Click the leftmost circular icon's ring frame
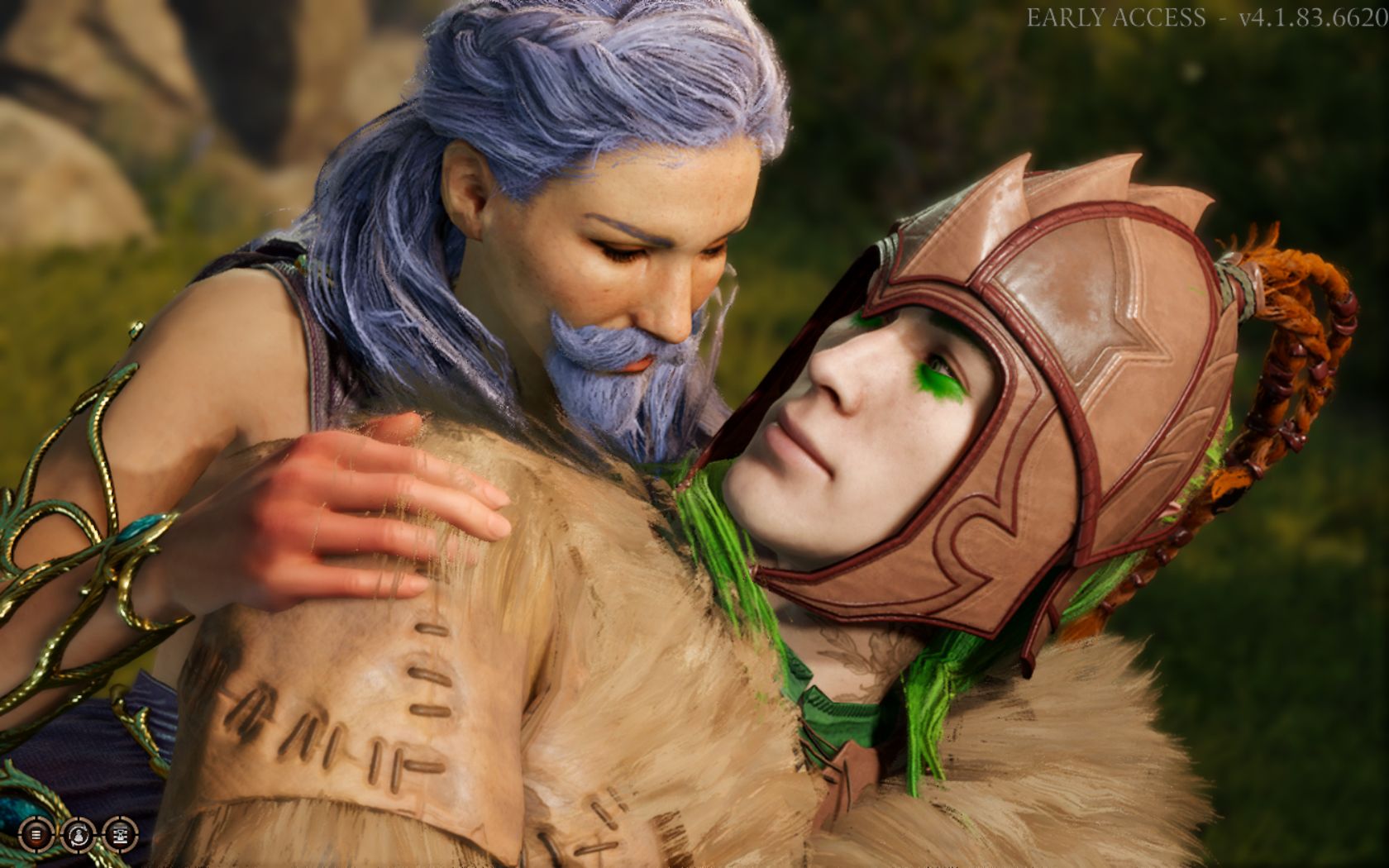 (x=25, y=823)
